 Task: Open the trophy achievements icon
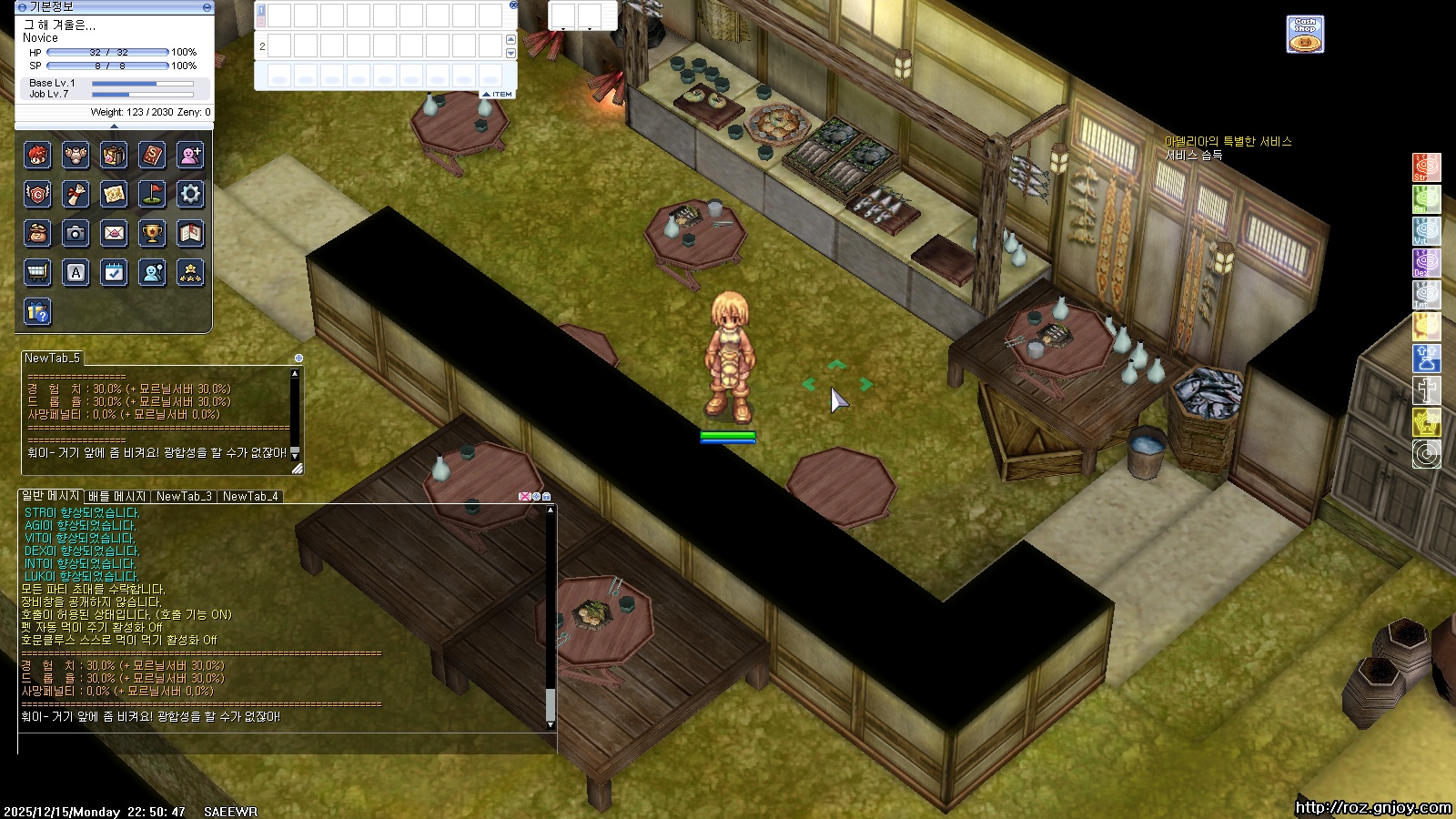click(152, 233)
